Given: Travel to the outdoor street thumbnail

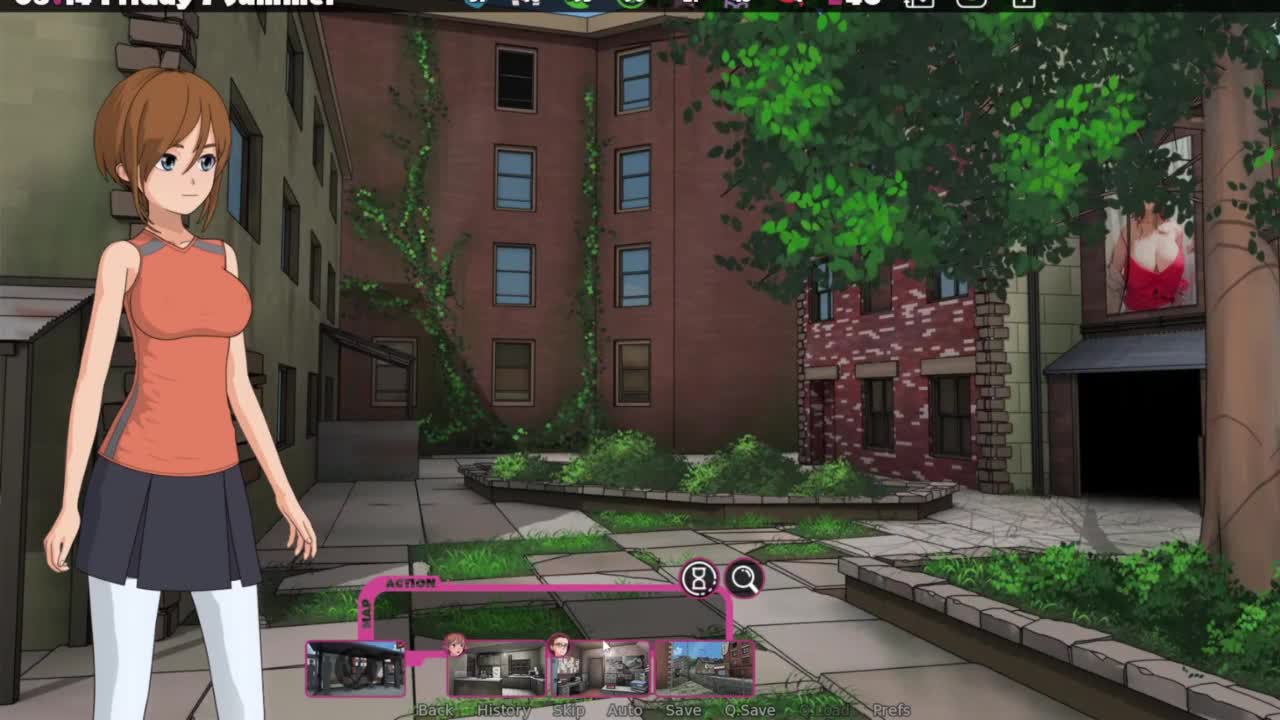Looking at the screenshot, I should point(705,668).
